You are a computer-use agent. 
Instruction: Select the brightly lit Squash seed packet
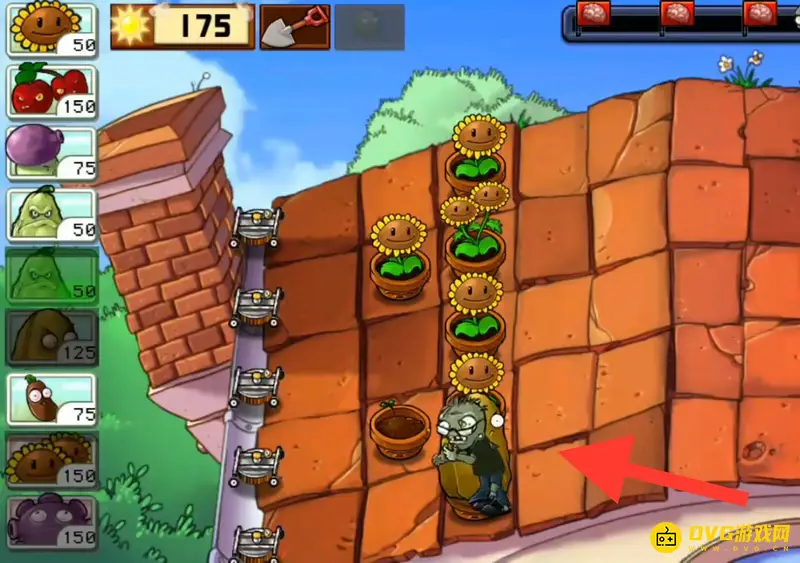pos(52,213)
